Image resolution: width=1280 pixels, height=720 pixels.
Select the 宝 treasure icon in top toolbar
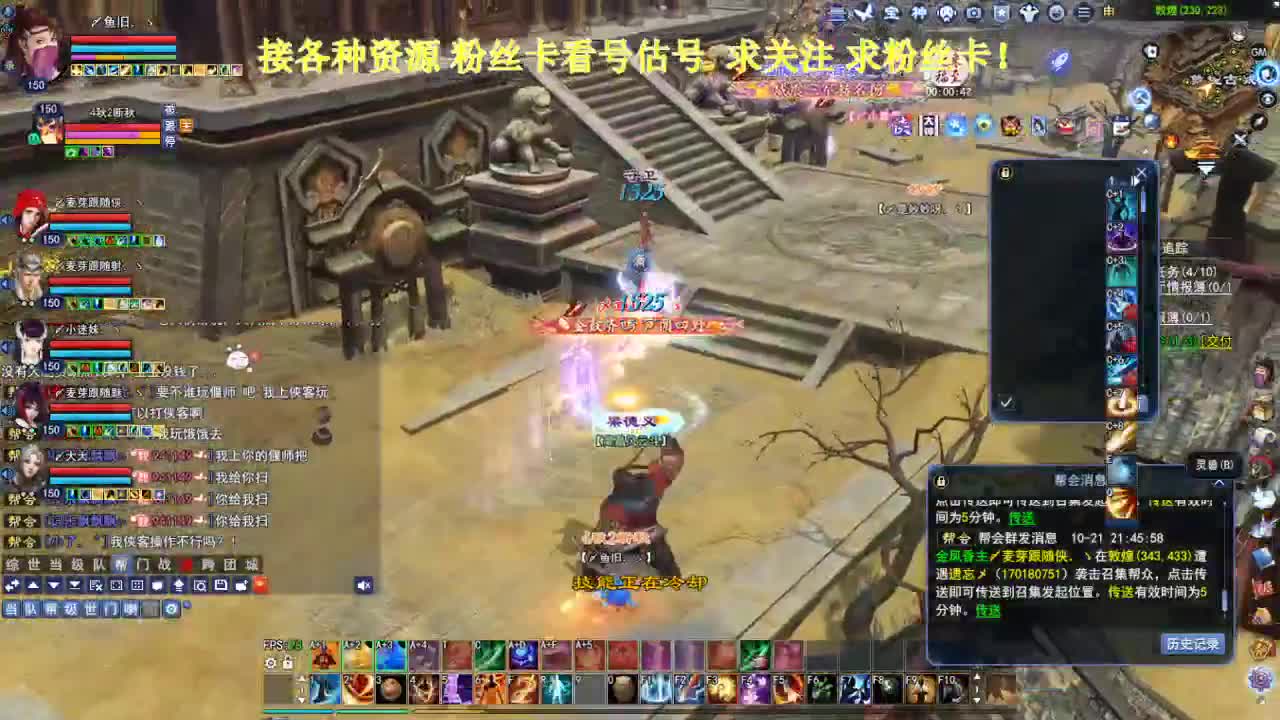tap(890, 12)
